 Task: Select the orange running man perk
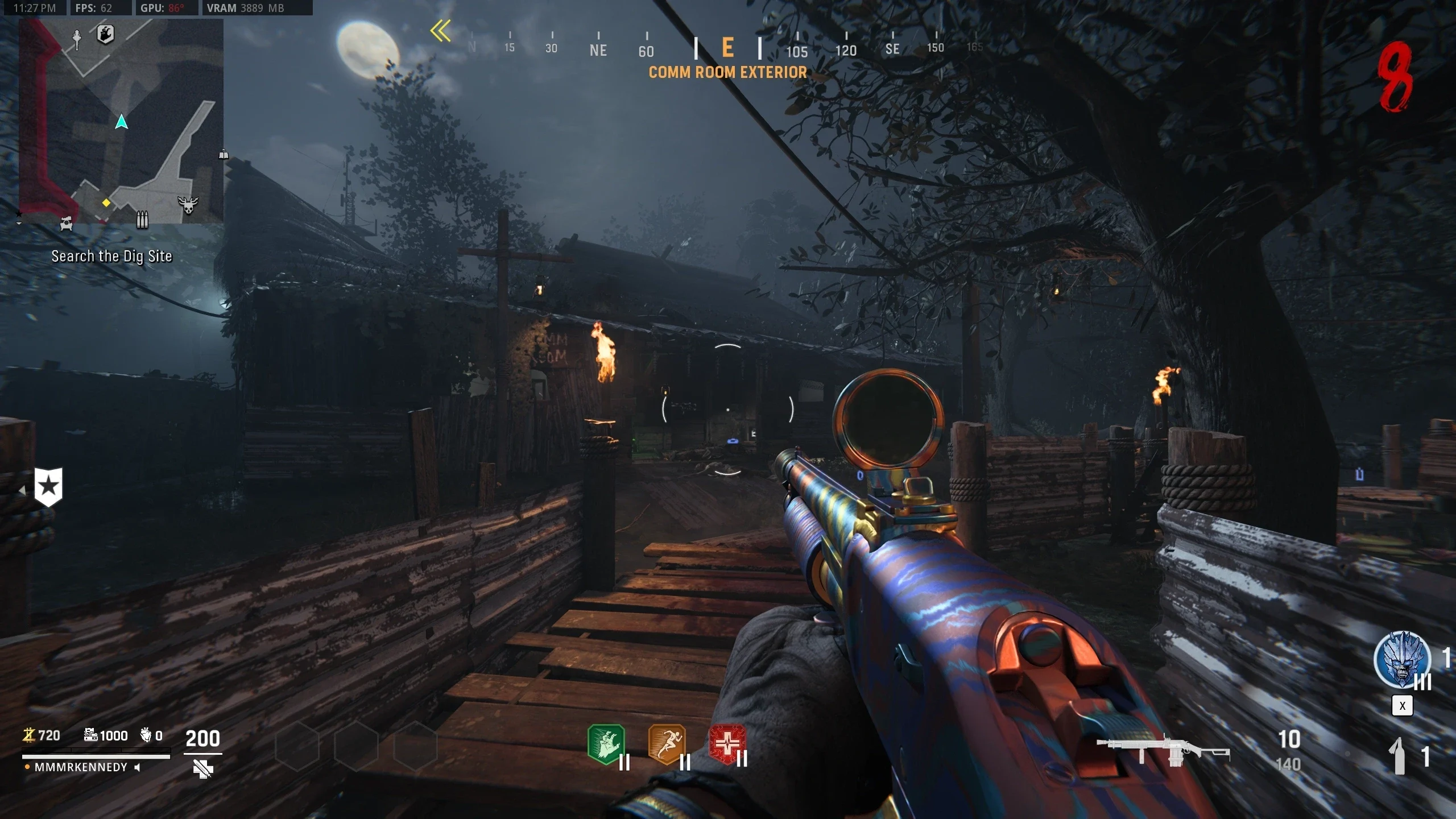(x=667, y=744)
